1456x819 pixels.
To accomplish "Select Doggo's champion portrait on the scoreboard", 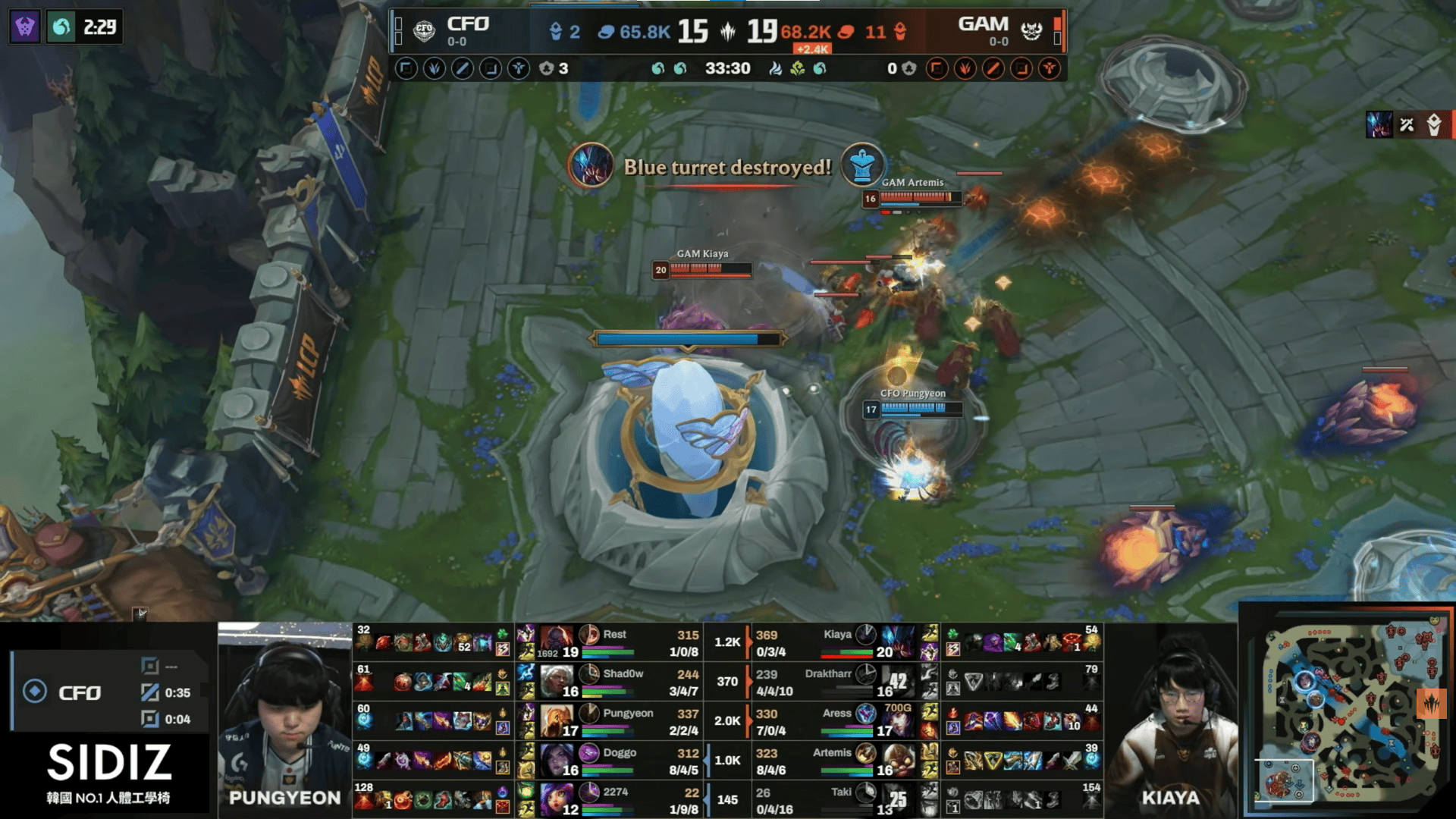I will tap(557, 760).
